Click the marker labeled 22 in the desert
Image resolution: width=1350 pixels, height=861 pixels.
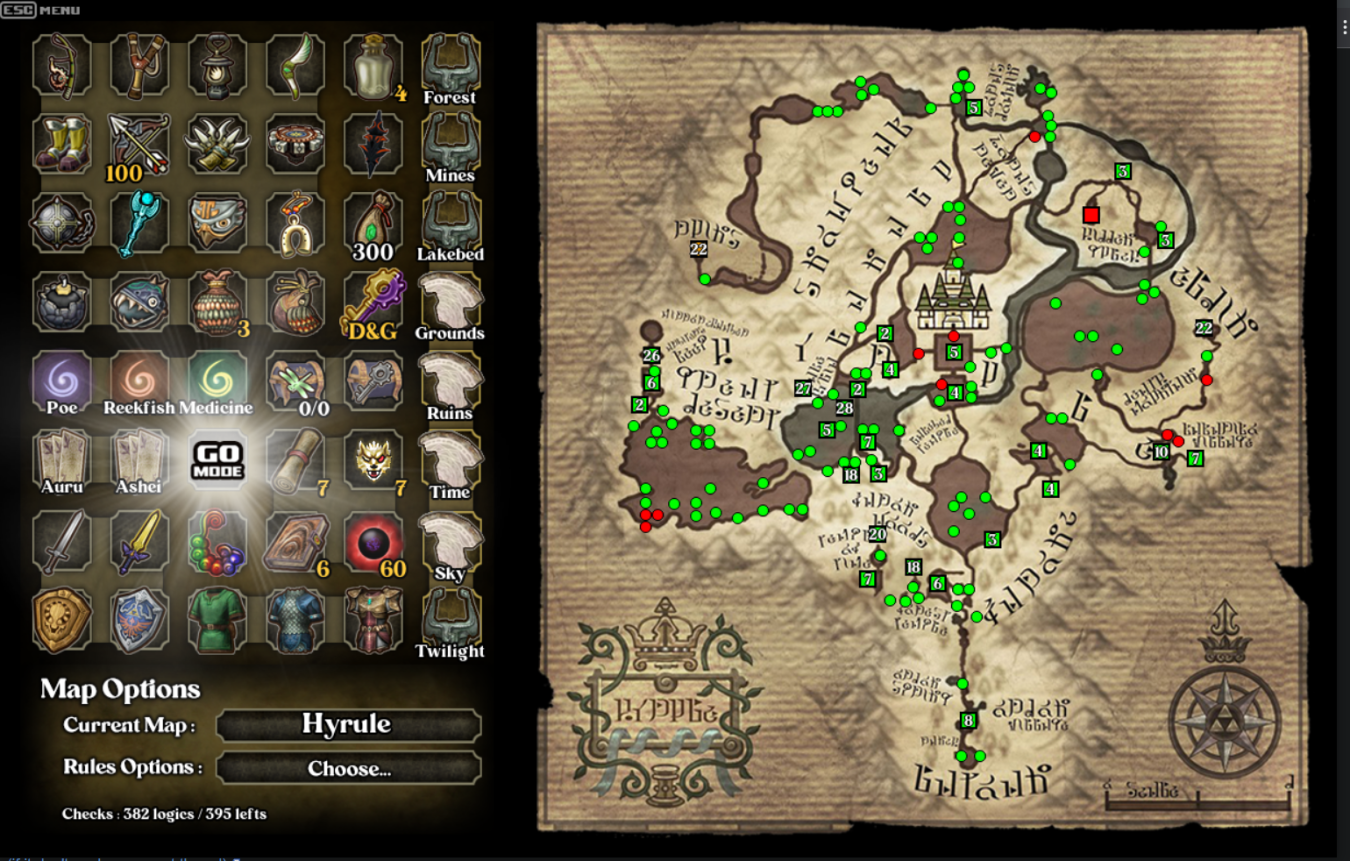697,251
